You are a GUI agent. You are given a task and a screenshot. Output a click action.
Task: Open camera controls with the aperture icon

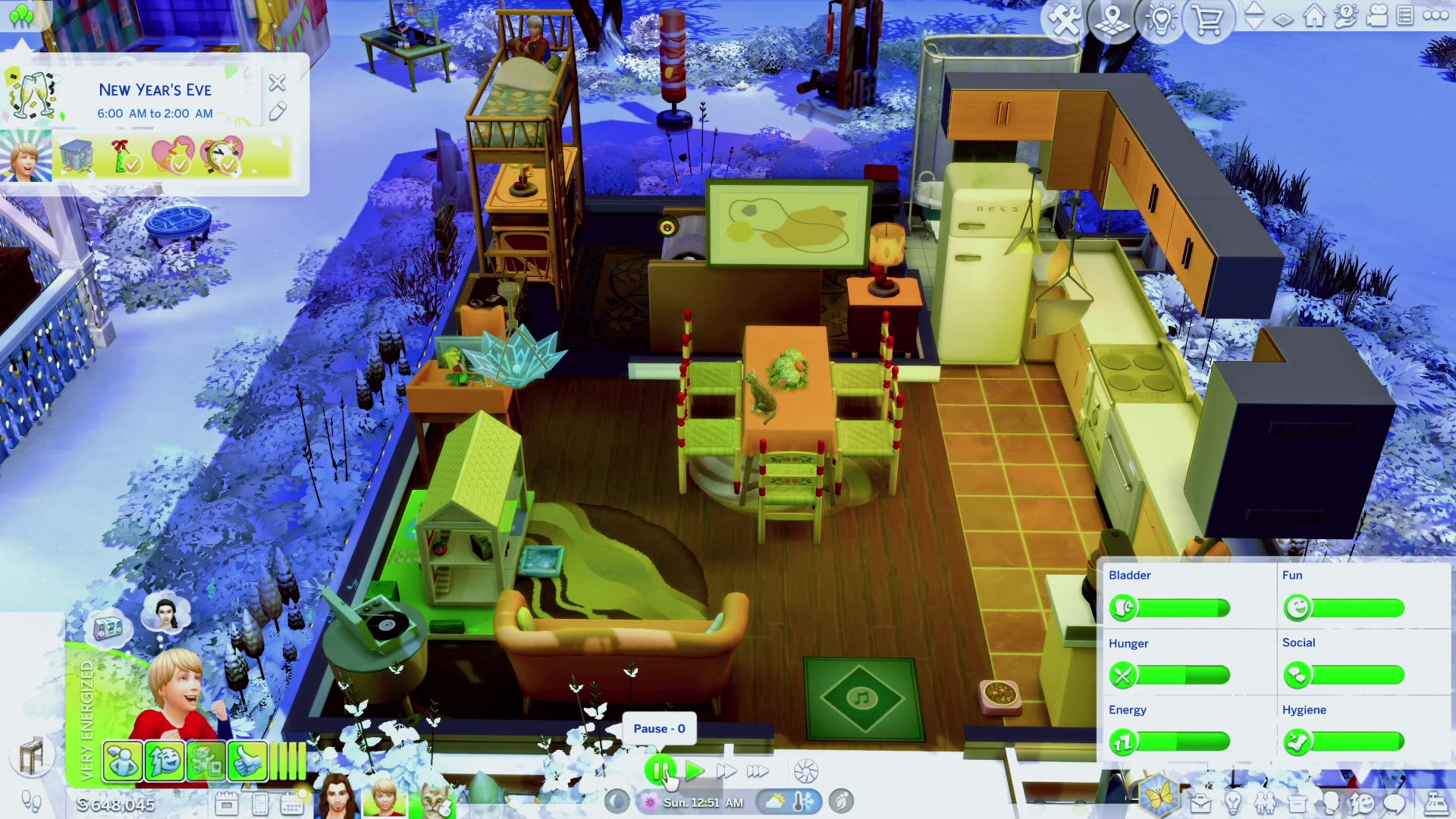click(805, 770)
